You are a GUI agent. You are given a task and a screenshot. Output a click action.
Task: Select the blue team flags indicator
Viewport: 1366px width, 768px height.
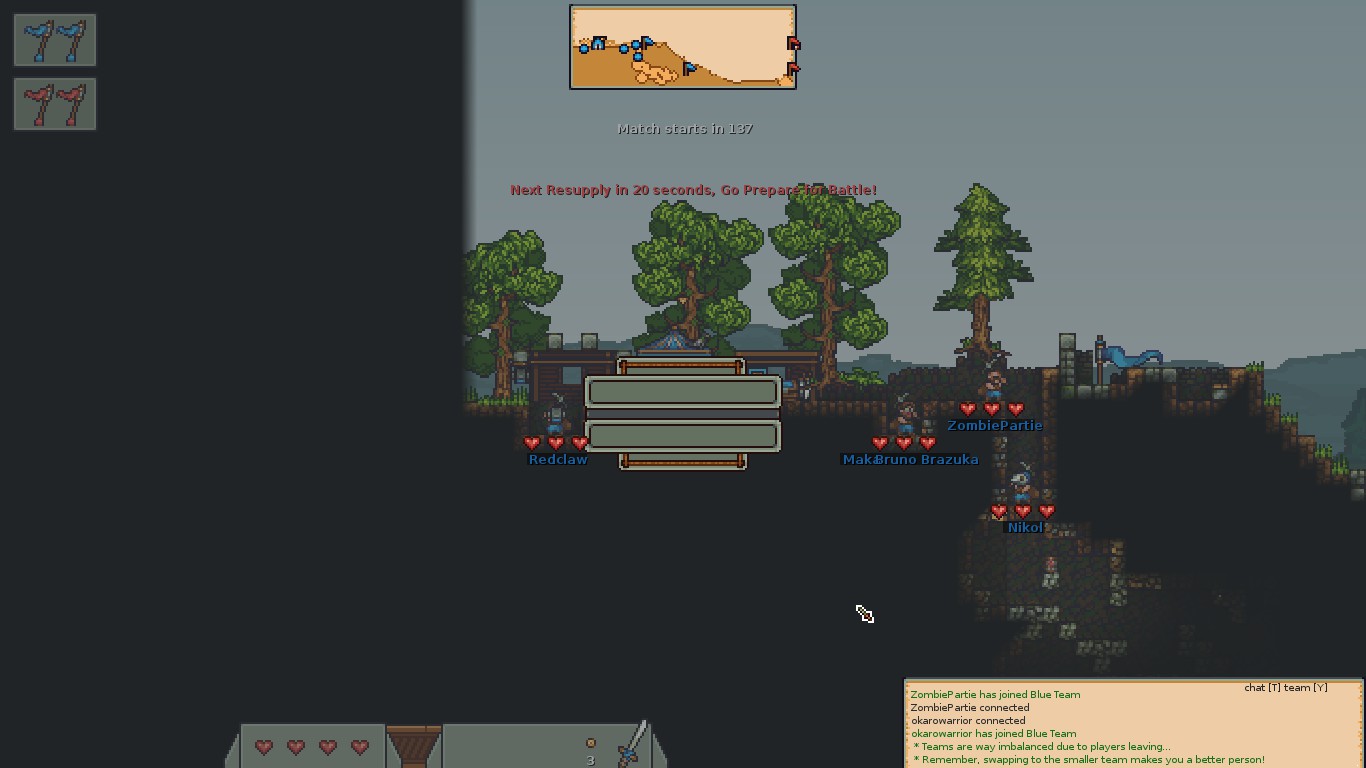click(55, 40)
